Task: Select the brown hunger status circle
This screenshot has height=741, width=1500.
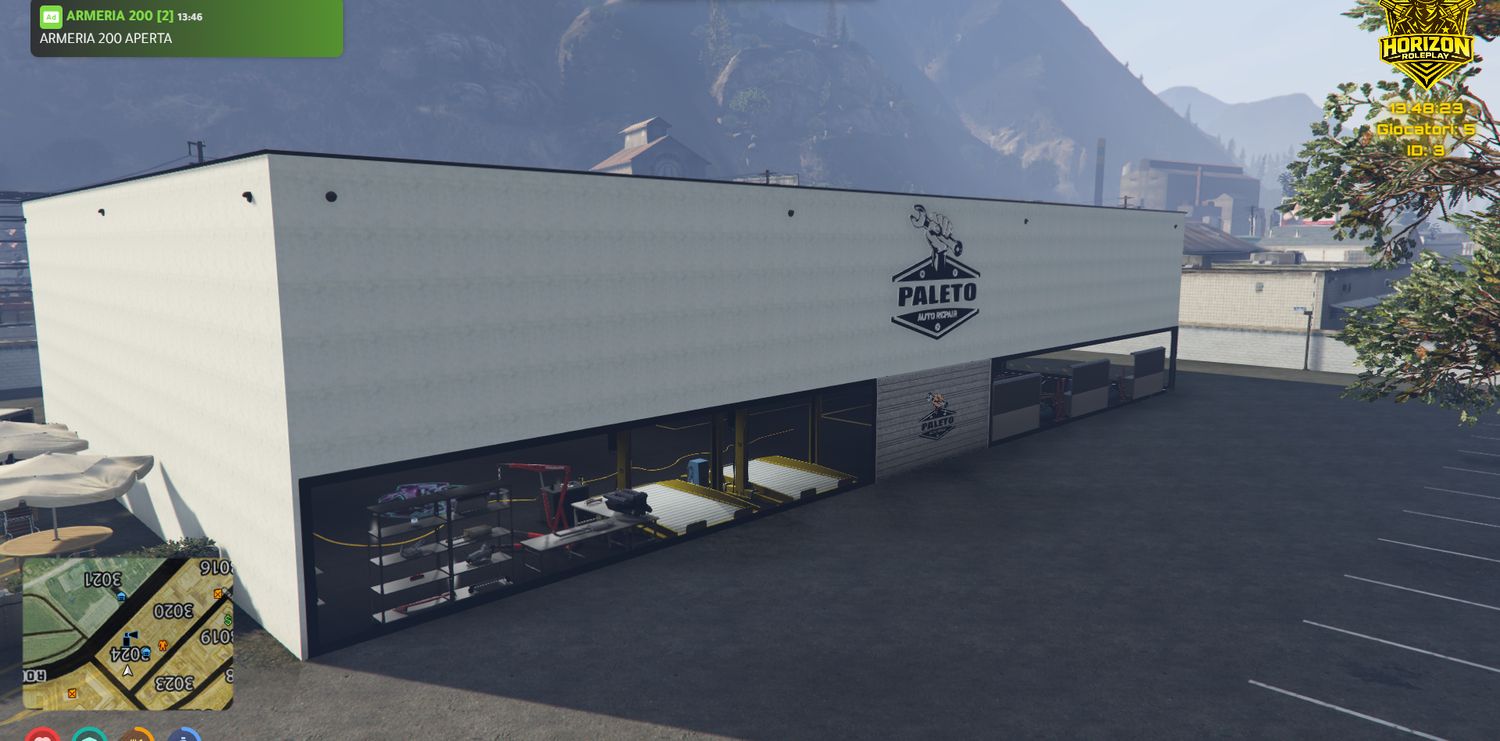Action: click(136, 739)
